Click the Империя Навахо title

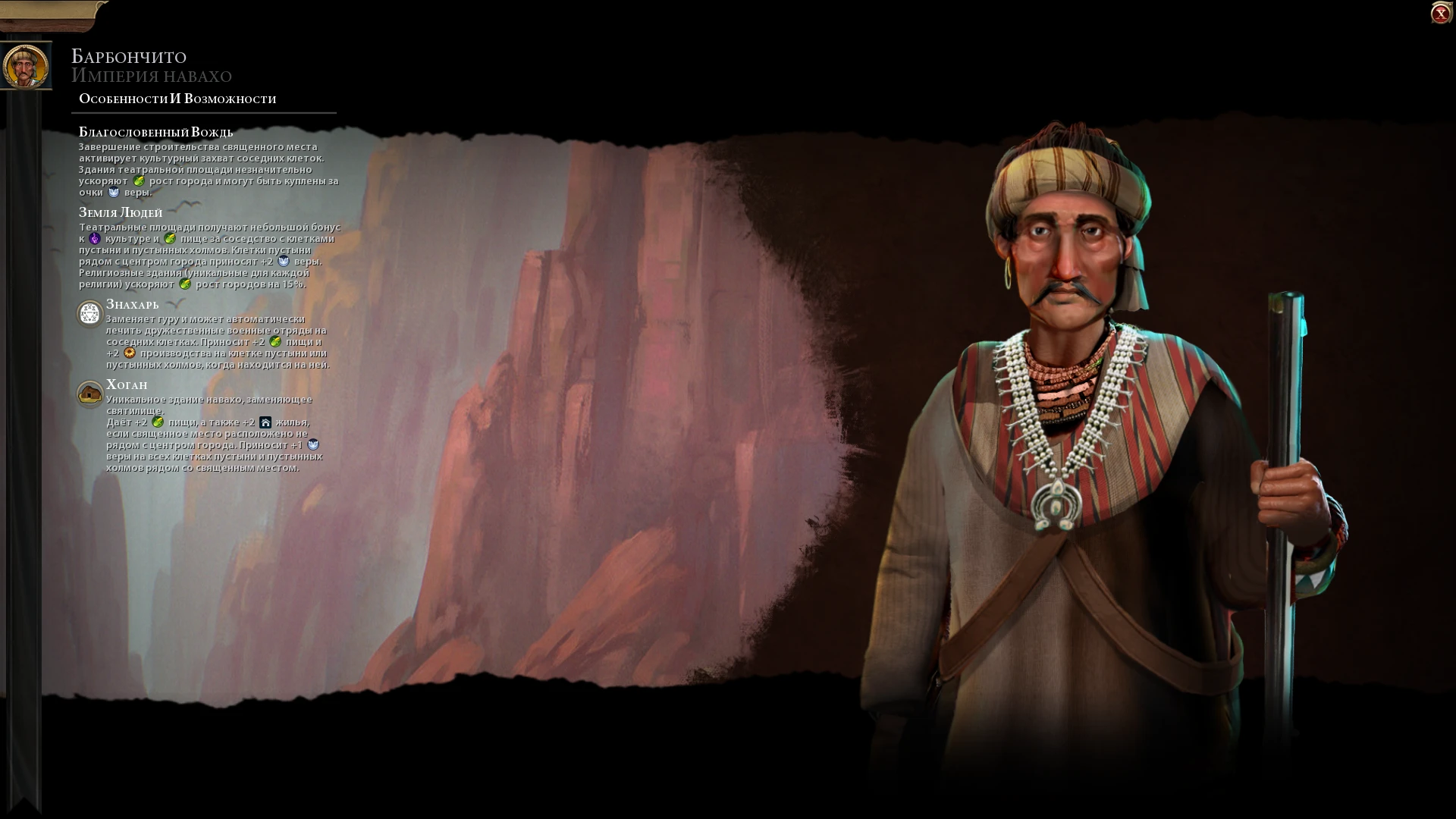point(151,75)
